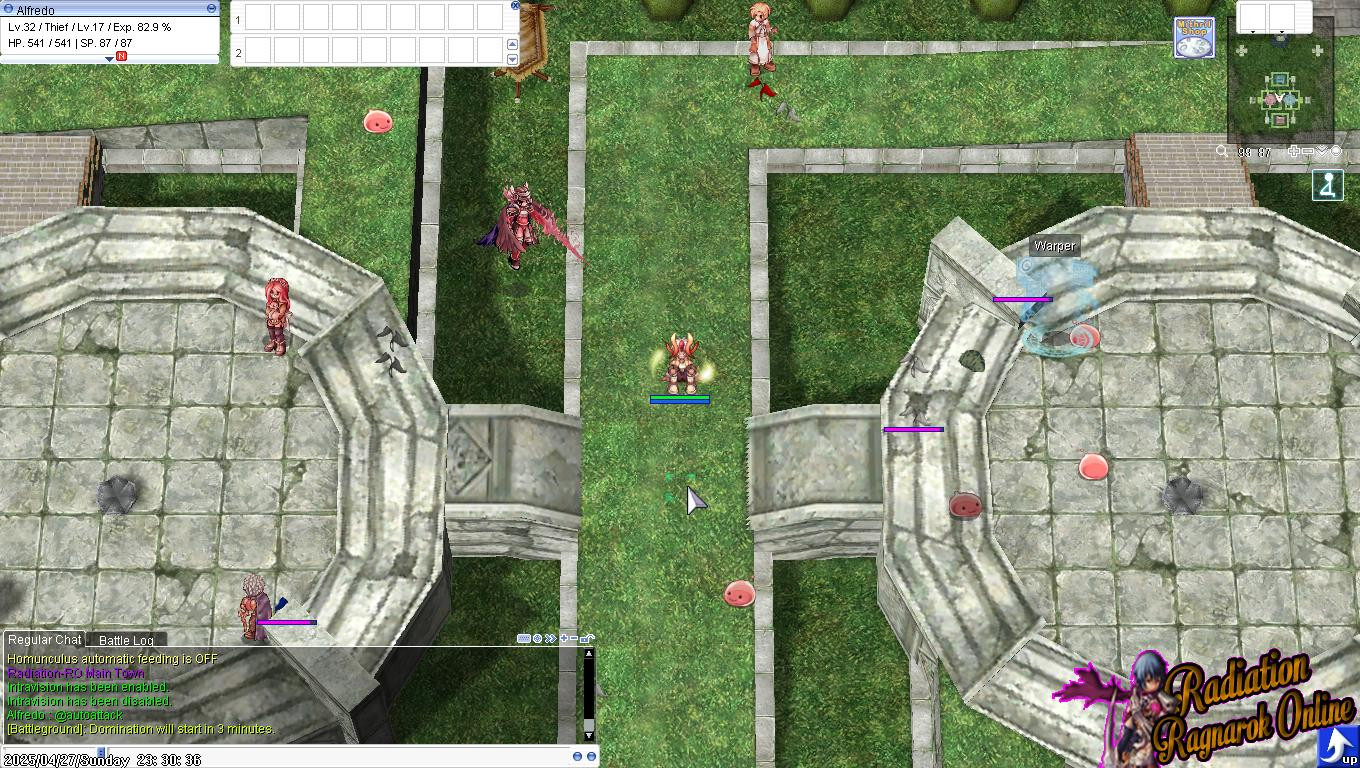Click the minimap magnifying glass icon
Viewport: 1360px width, 768px height.
click(1222, 152)
